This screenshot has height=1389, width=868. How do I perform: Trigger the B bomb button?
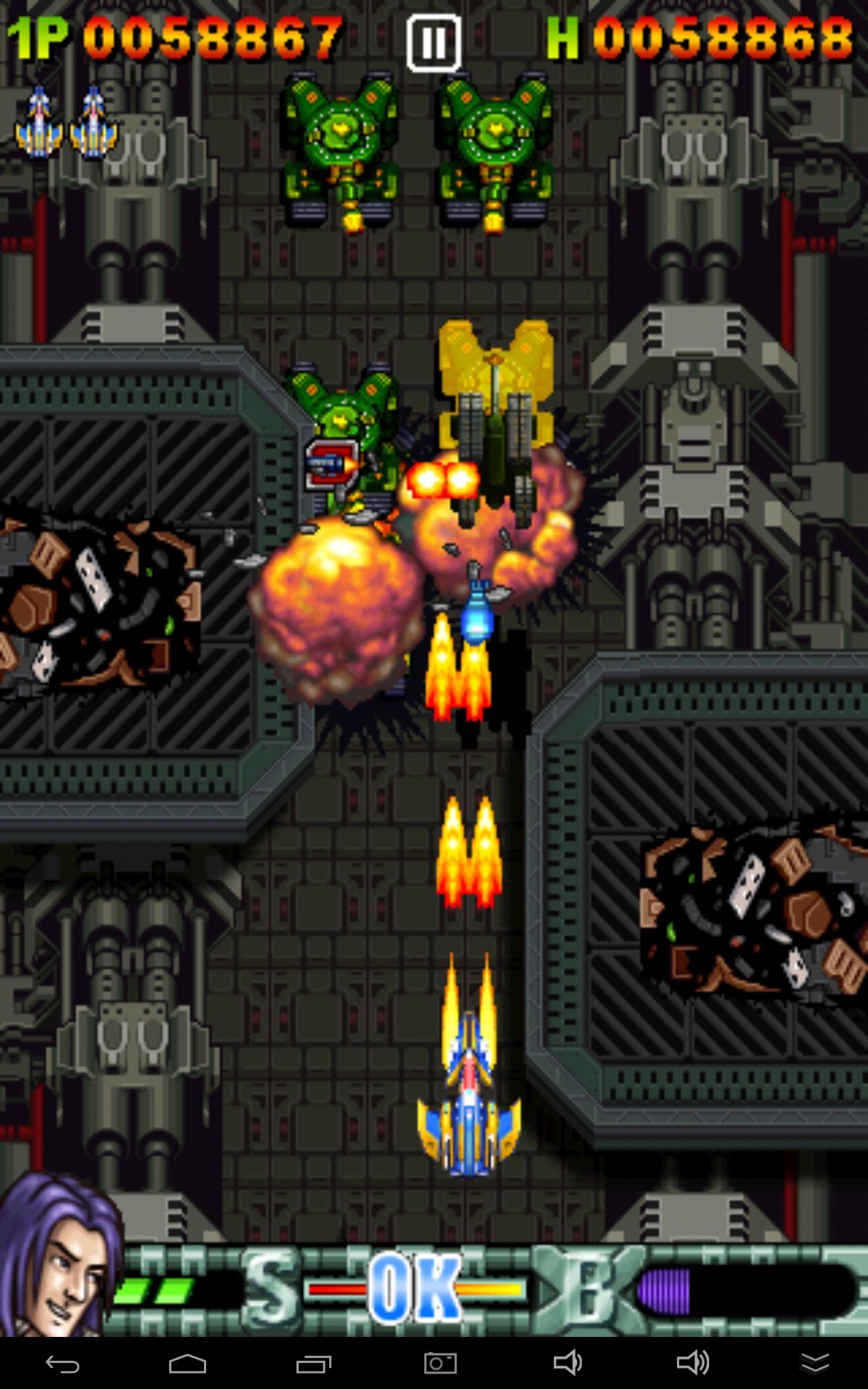click(x=589, y=1290)
